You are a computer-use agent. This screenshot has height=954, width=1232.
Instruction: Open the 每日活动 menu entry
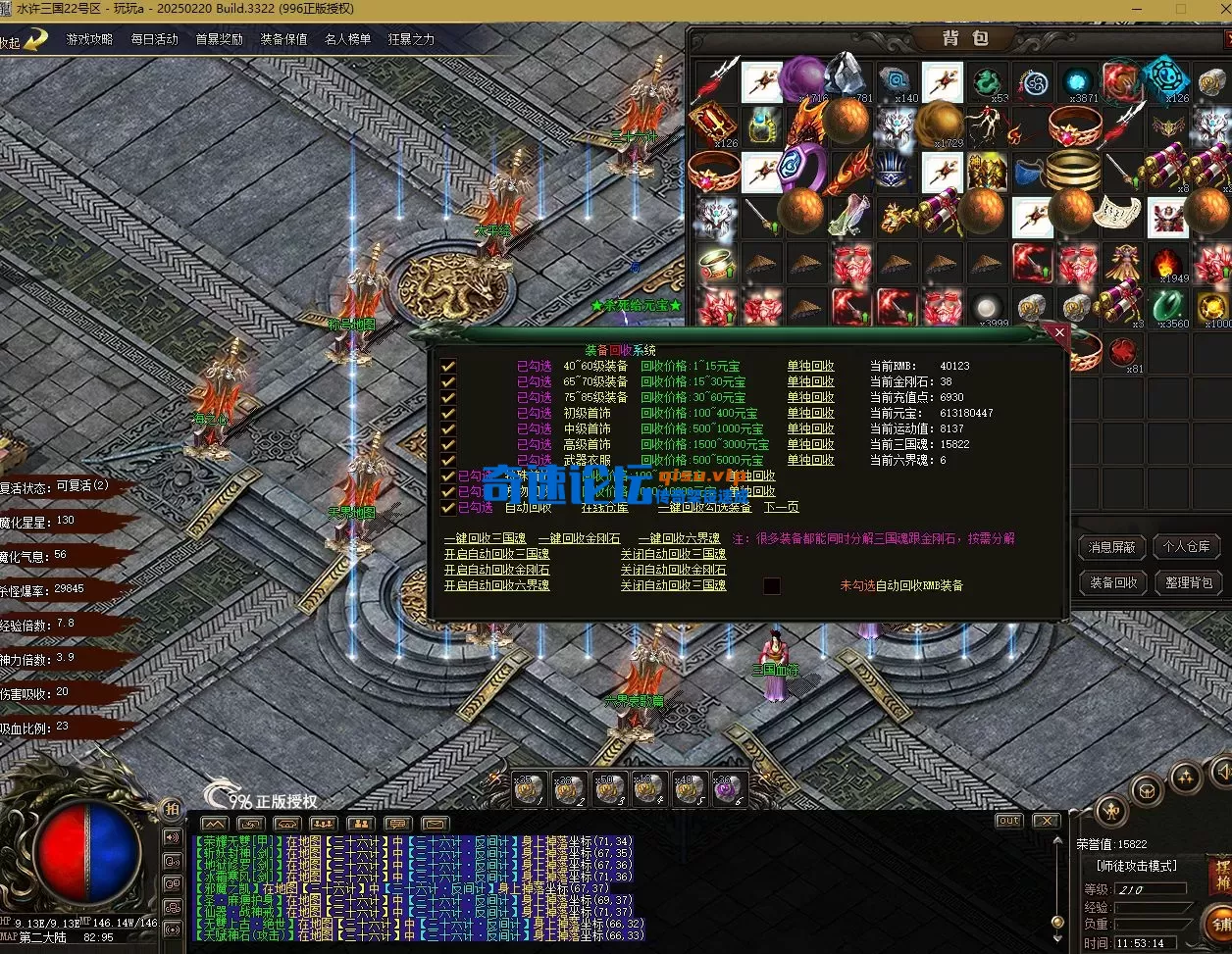tap(154, 39)
